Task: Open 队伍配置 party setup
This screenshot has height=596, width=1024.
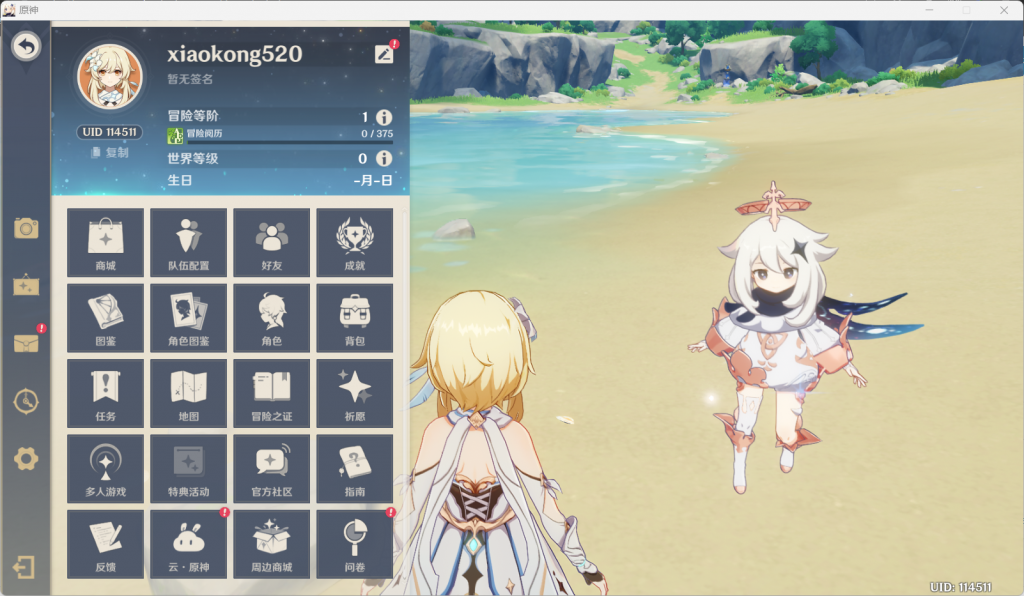Action: [188, 242]
